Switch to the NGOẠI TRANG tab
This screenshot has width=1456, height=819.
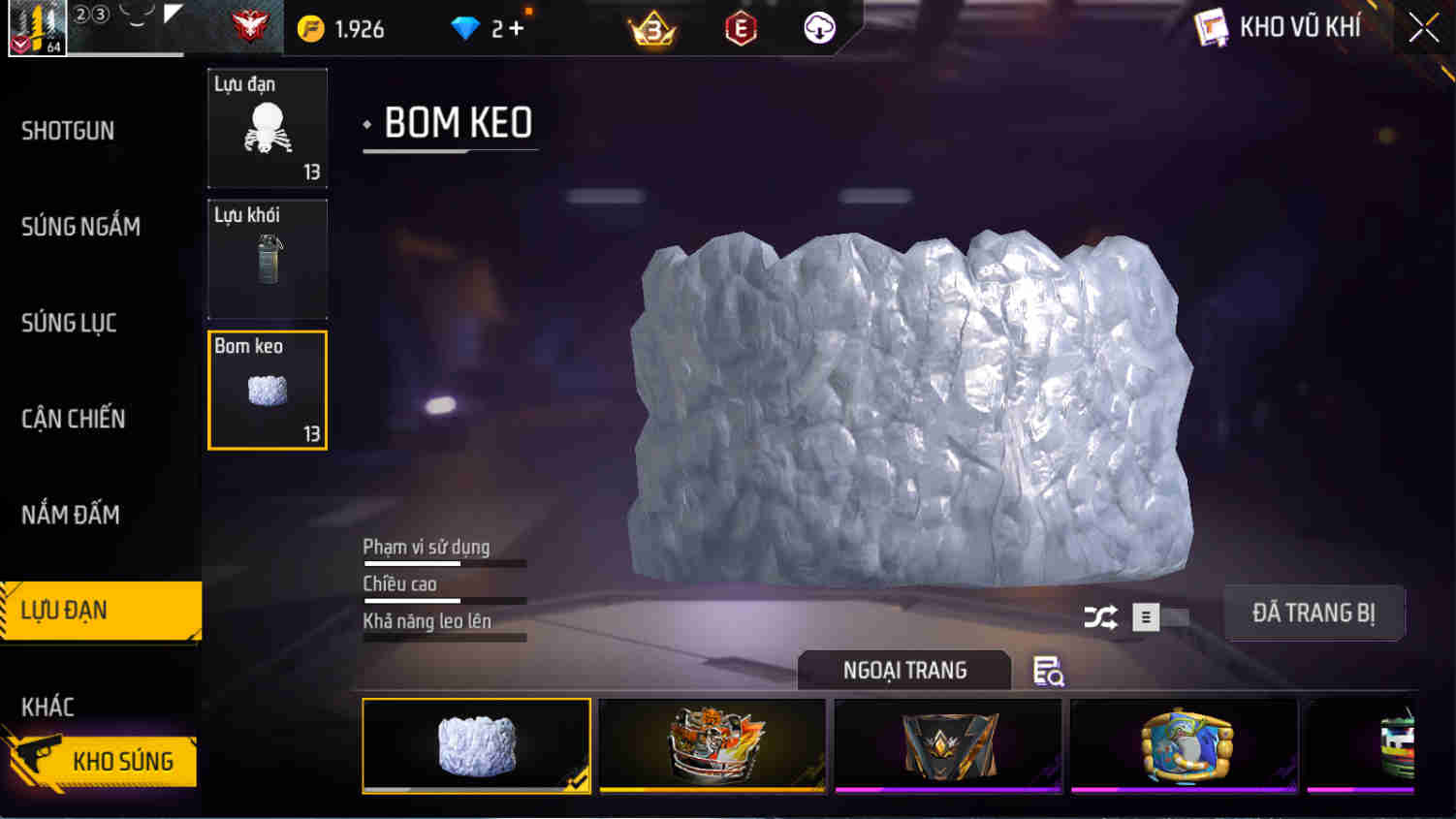tap(903, 670)
